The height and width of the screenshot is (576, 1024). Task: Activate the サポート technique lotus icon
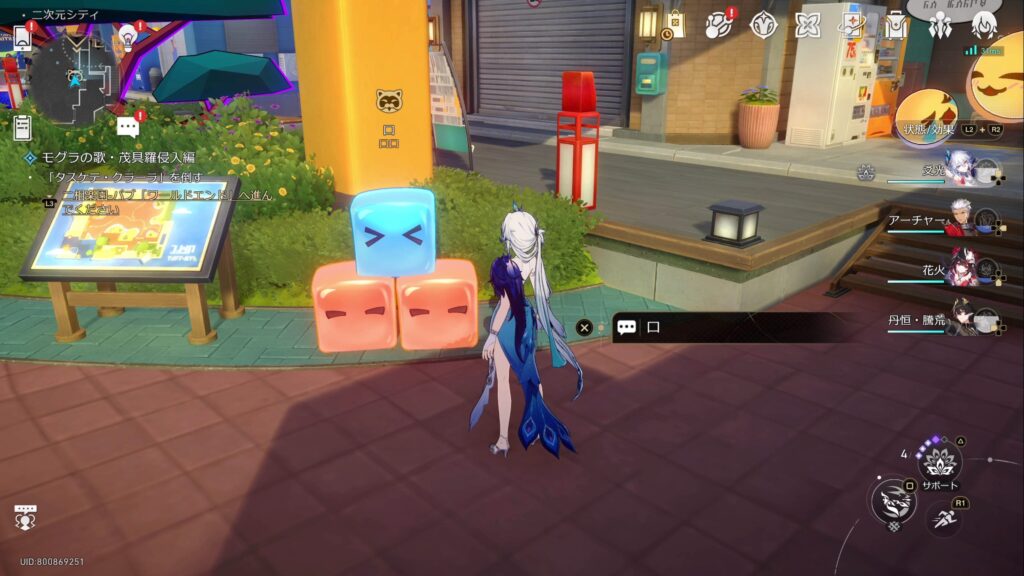[939, 462]
